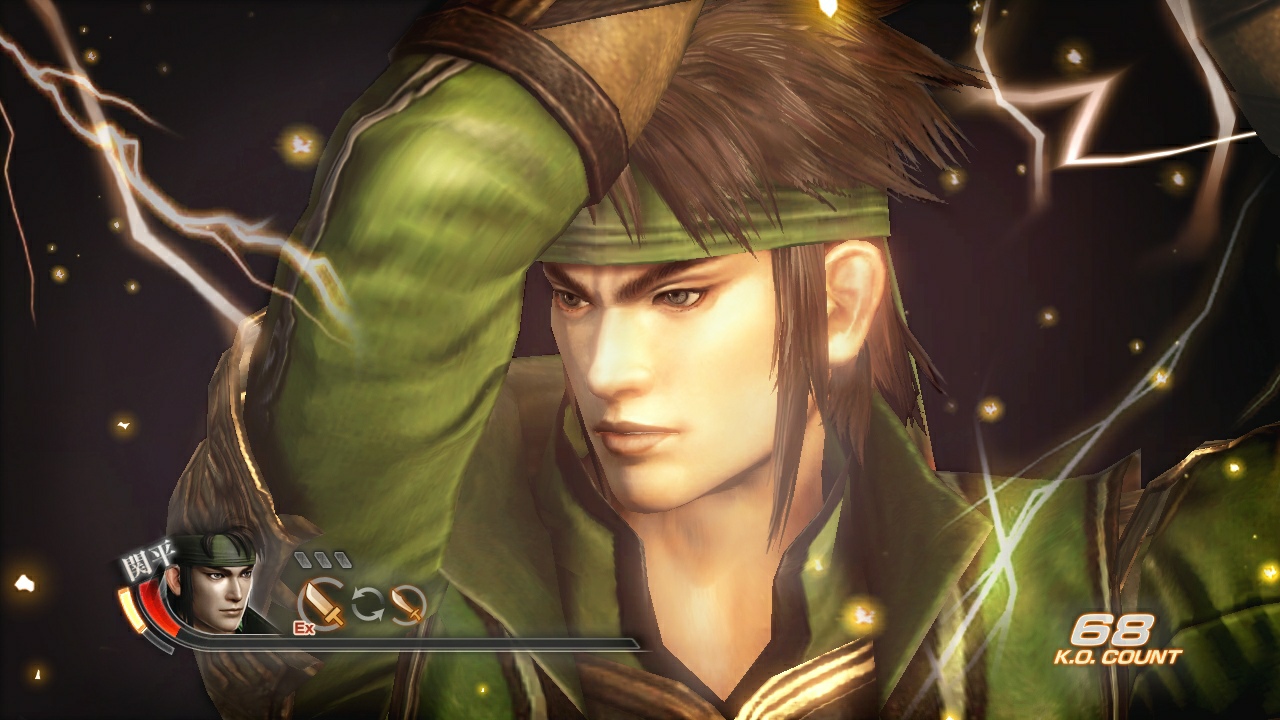This screenshot has height=720, width=1280.
Task: Toggle weapon swap via circular arrows
Action: click(367, 604)
